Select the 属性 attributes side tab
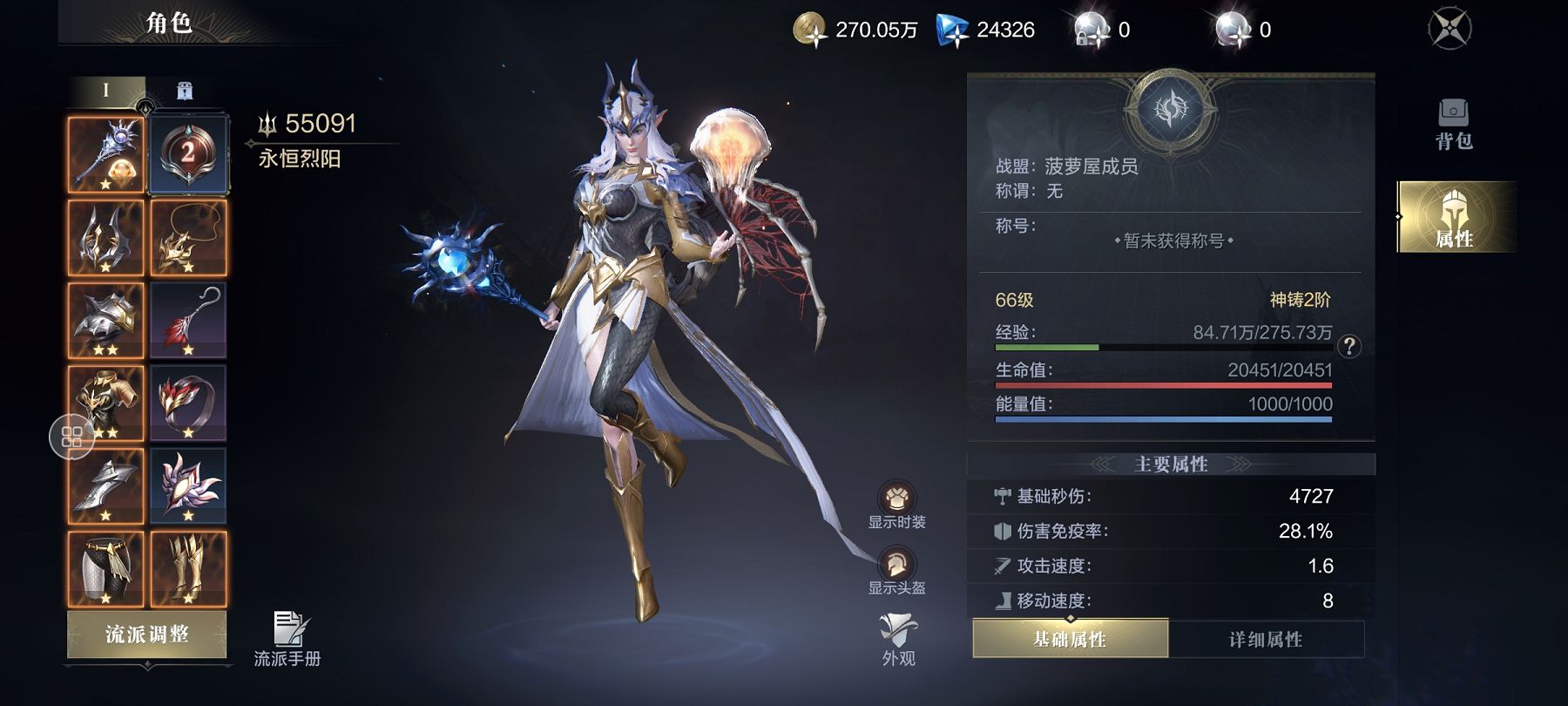 tap(1453, 218)
